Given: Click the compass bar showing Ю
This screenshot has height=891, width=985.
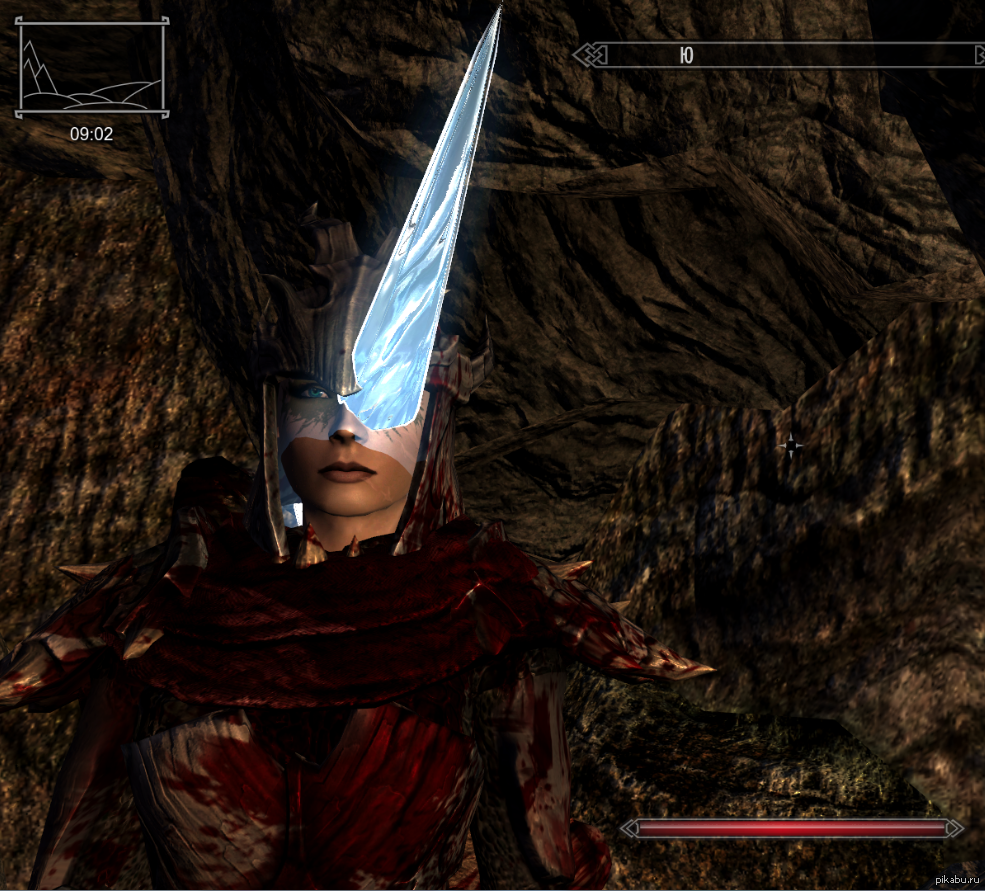Looking at the screenshot, I should click(780, 55).
